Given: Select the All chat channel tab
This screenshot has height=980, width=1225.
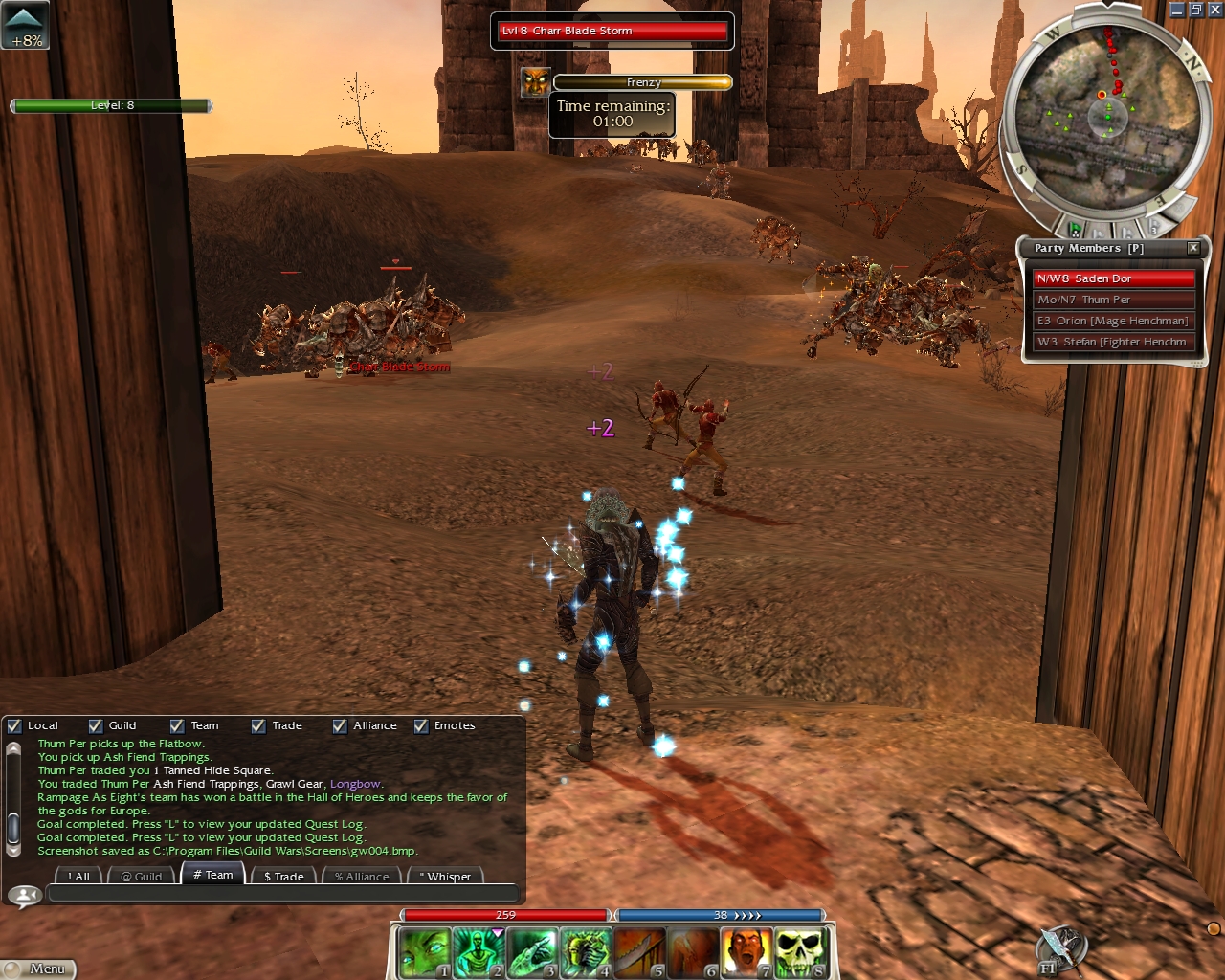Looking at the screenshot, I should [x=78, y=876].
